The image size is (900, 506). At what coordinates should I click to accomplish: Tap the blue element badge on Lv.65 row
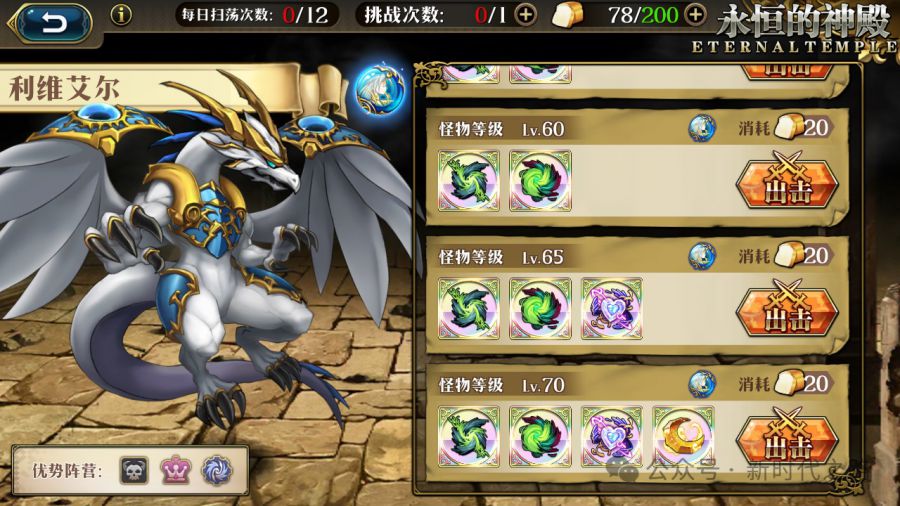click(702, 256)
